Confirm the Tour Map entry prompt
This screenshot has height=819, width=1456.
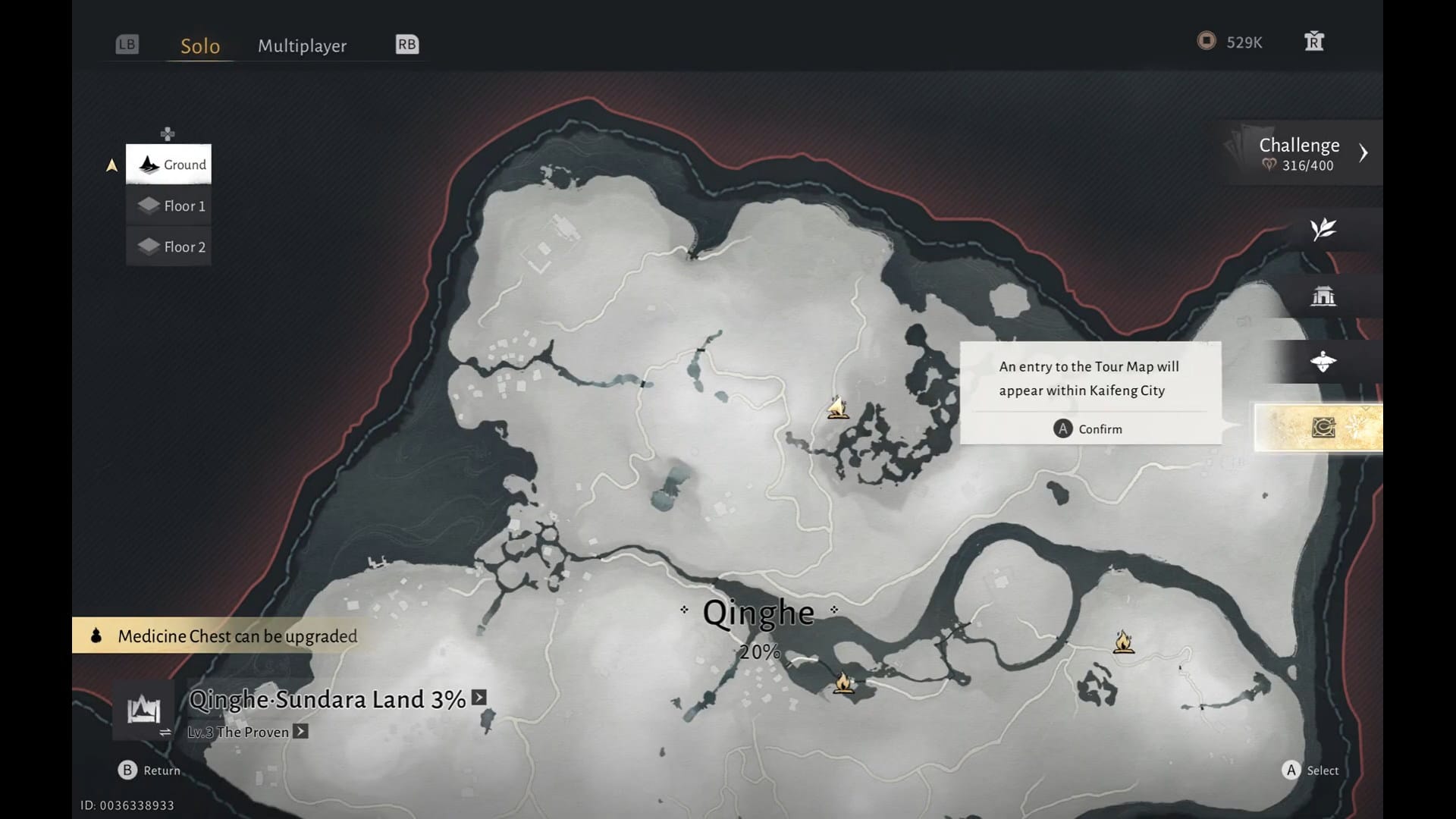click(1089, 429)
